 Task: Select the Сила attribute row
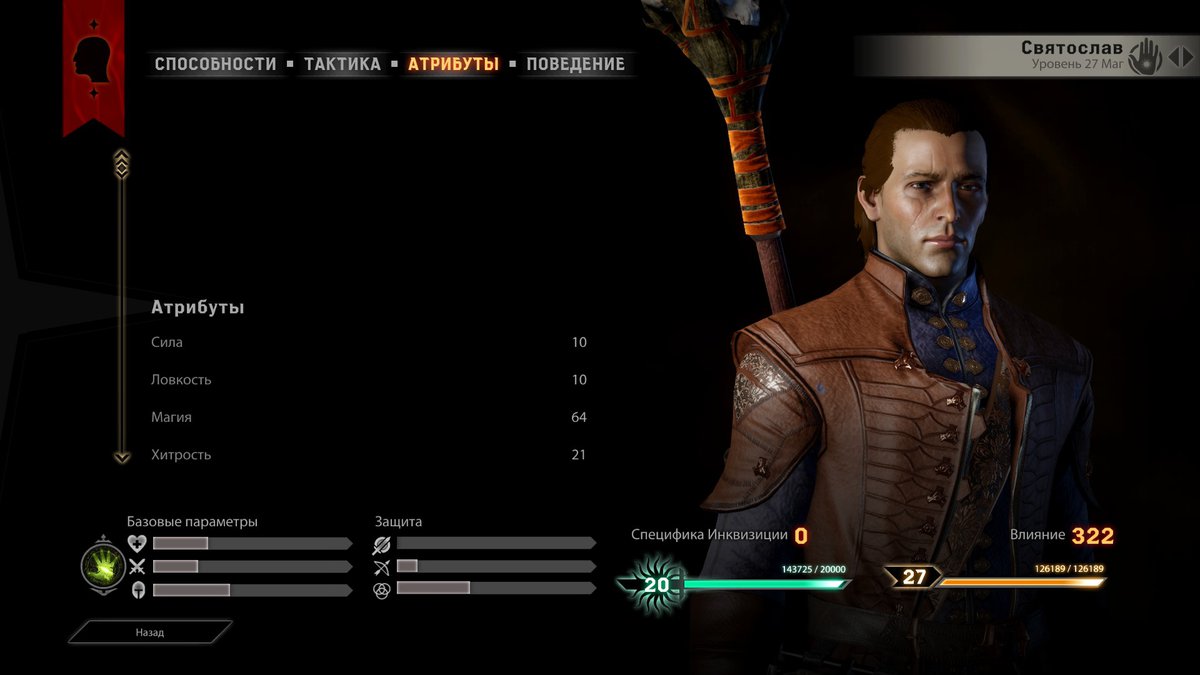pos(368,342)
